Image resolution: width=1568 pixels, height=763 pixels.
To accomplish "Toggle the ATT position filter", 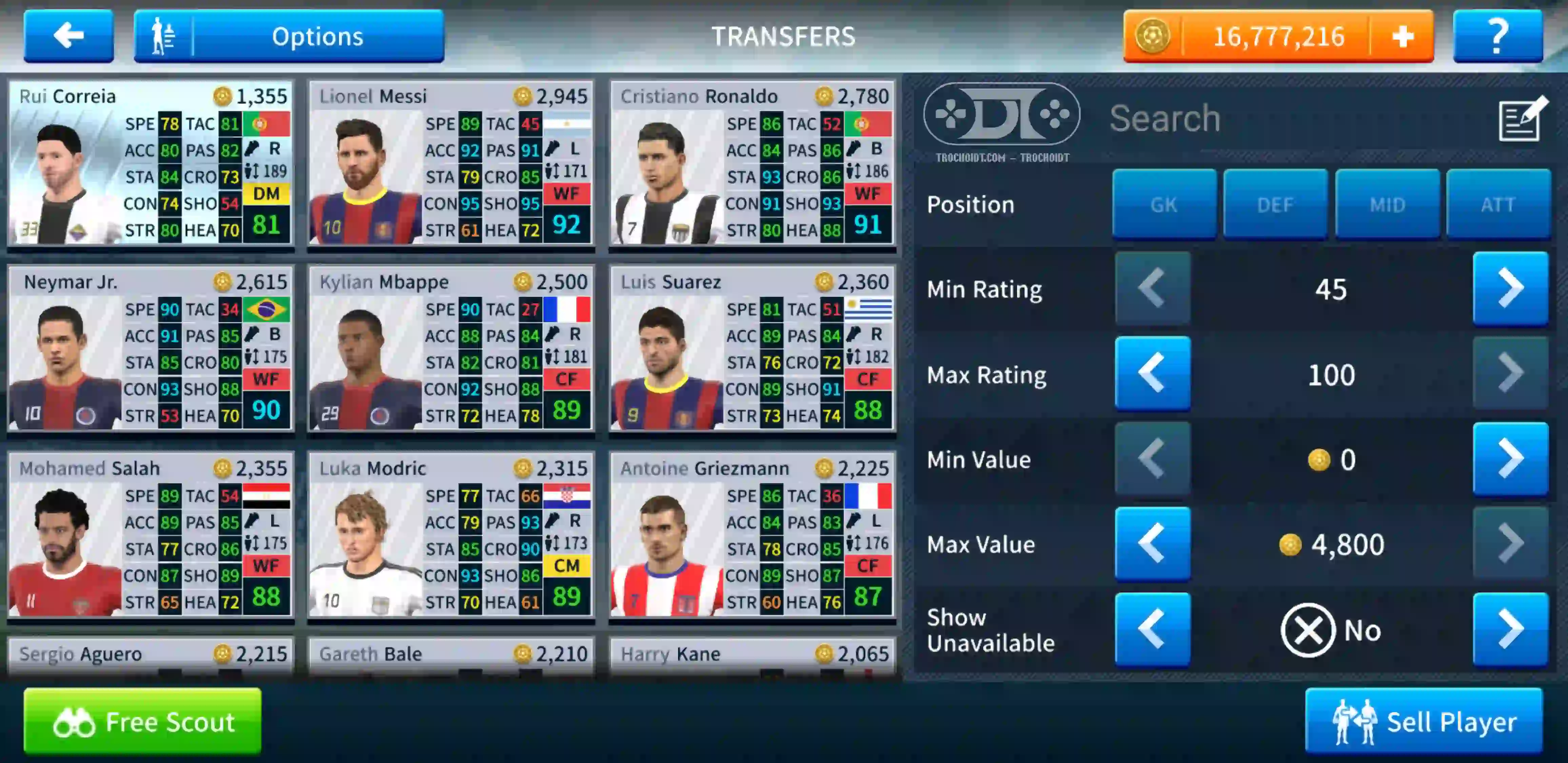I will pyautogui.click(x=1498, y=204).
